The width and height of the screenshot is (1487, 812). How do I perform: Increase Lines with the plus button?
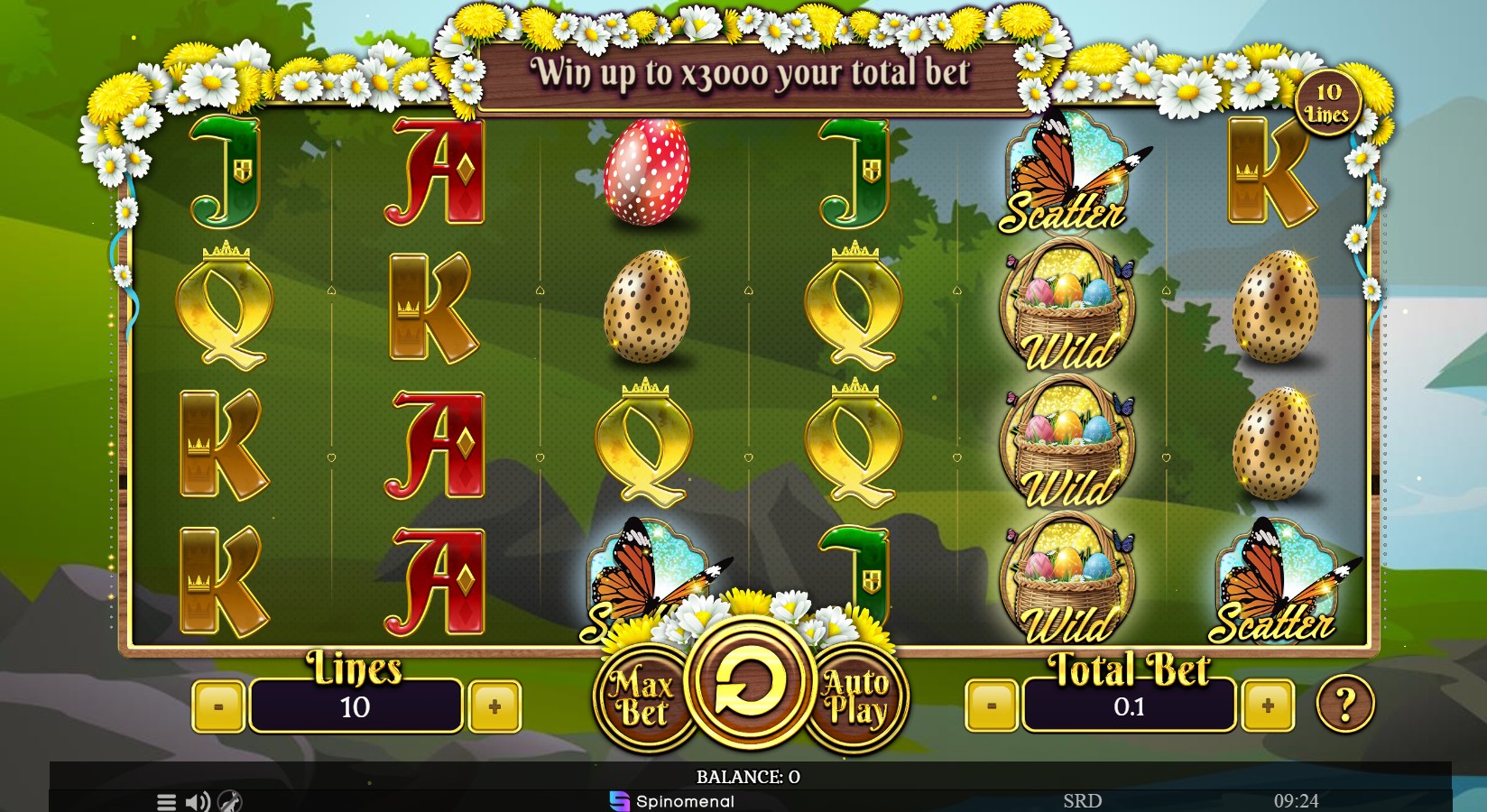click(x=494, y=706)
